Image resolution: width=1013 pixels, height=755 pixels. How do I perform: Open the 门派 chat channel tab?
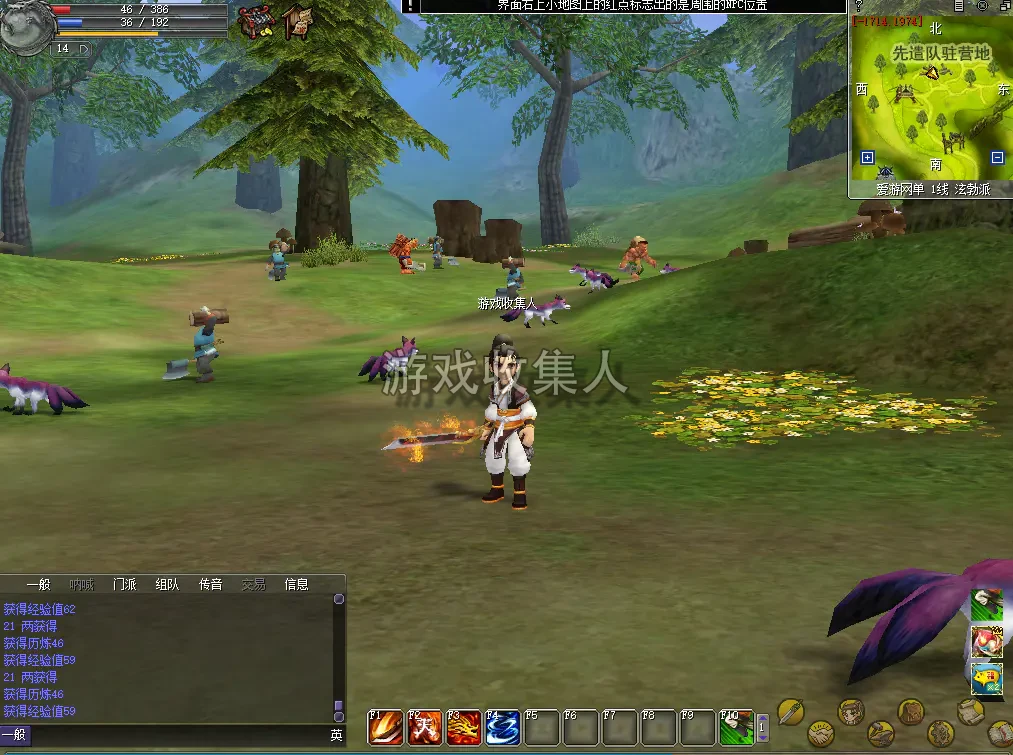(x=125, y=584)
